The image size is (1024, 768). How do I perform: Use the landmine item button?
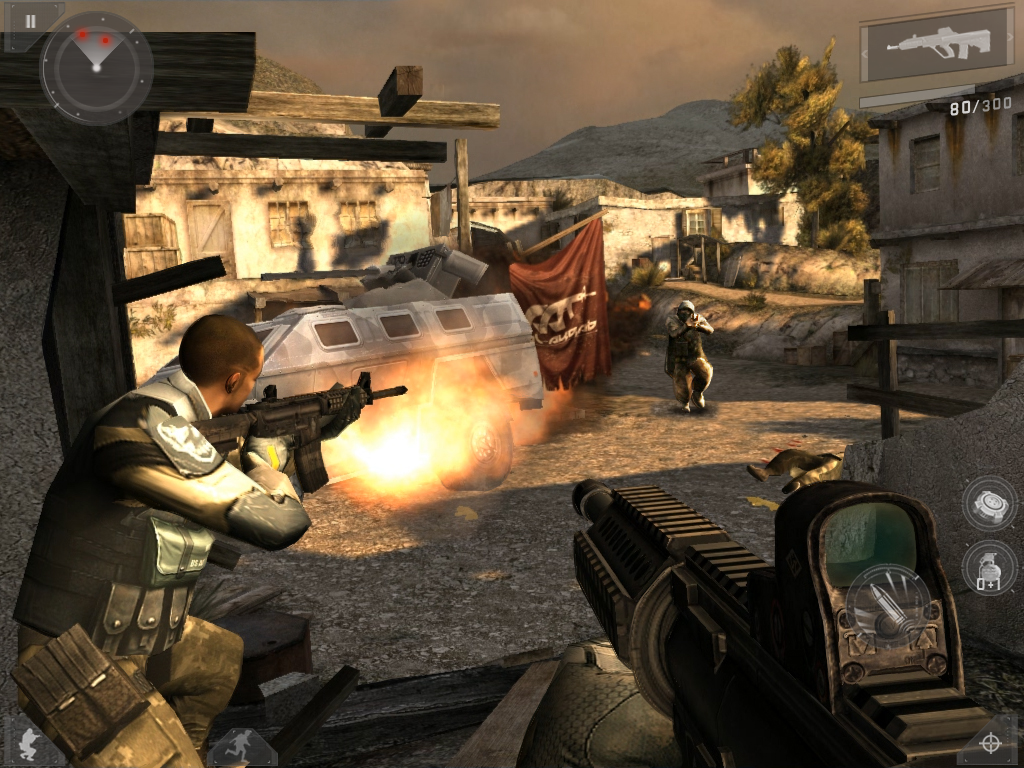[x=988, y=503]
